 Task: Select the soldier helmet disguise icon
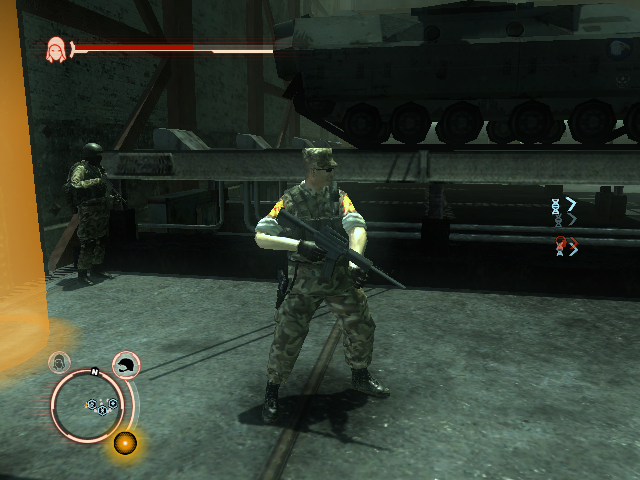tap(126, 366)
